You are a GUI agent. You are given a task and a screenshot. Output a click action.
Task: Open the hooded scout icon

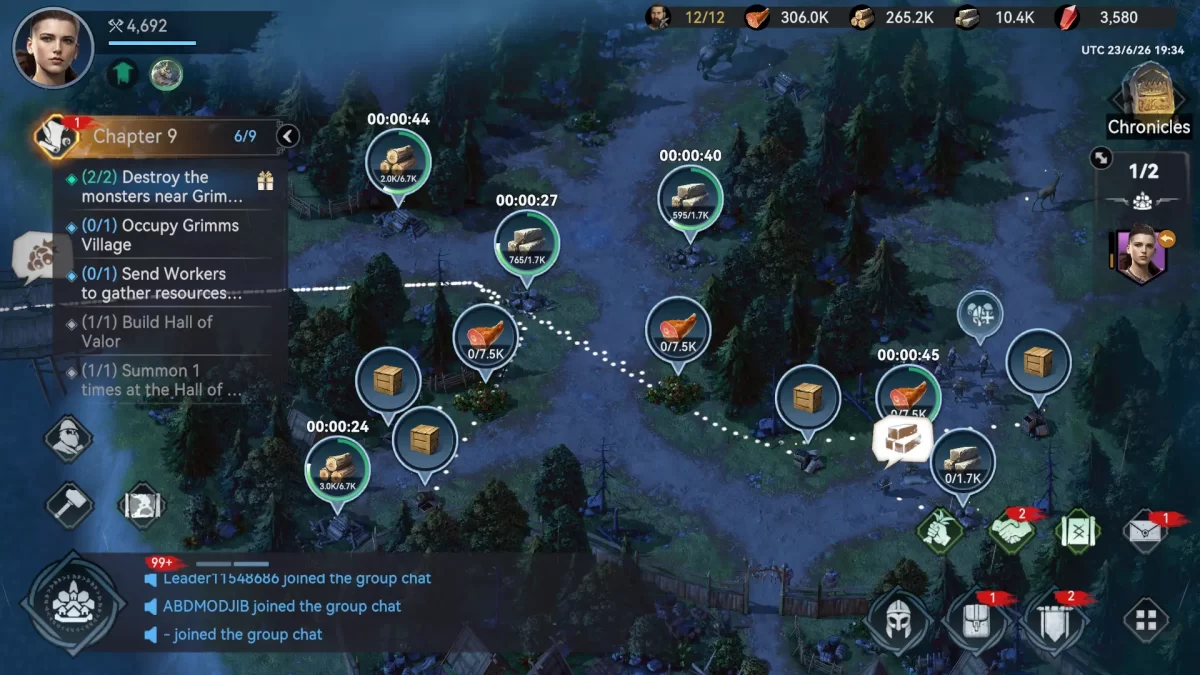click(69, 438)
